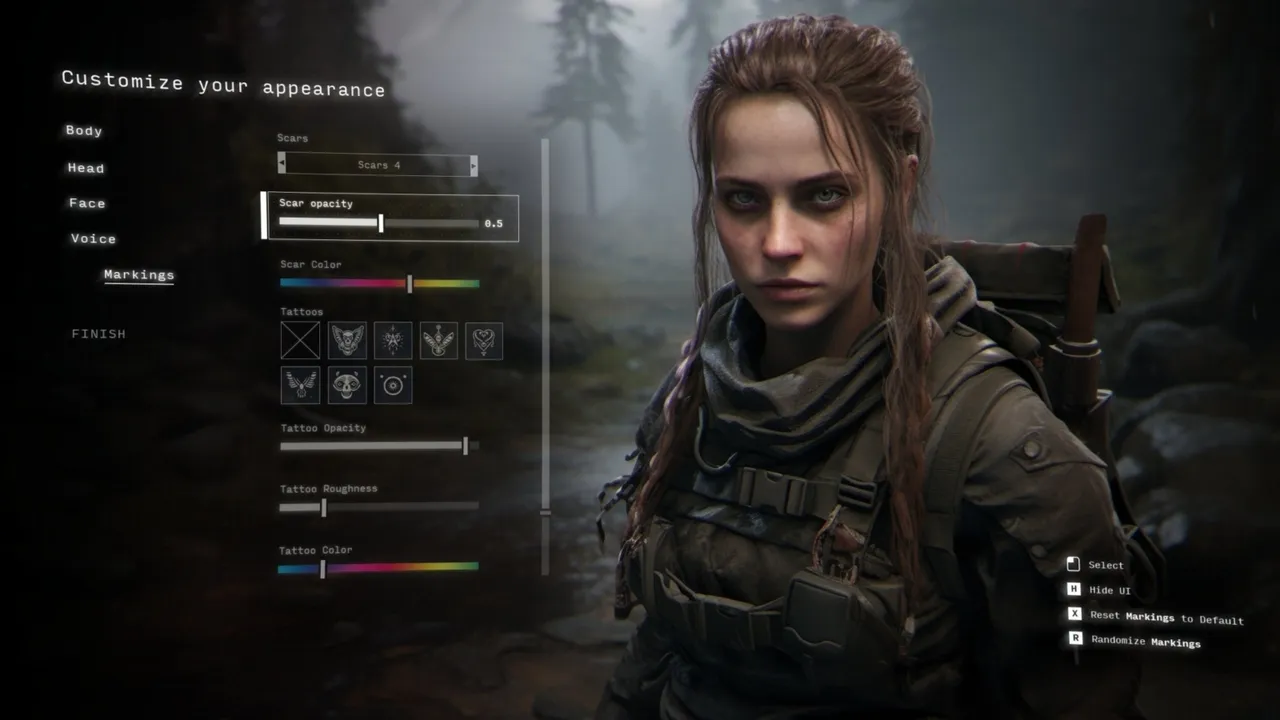Open the Body customization tab

84,131
